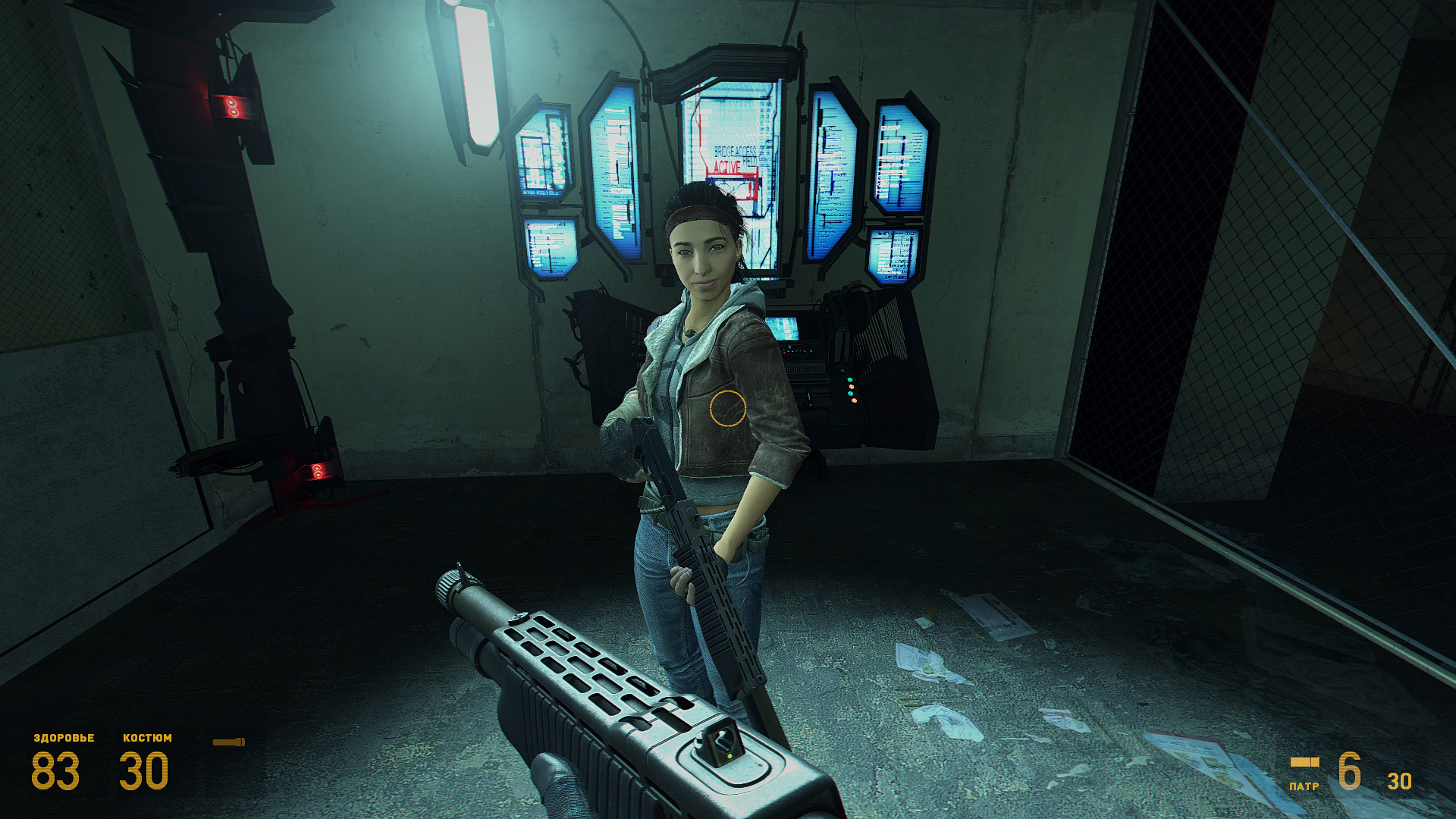Select the orange crosshair circle on Alyx's jacket

tap(730, 408)
